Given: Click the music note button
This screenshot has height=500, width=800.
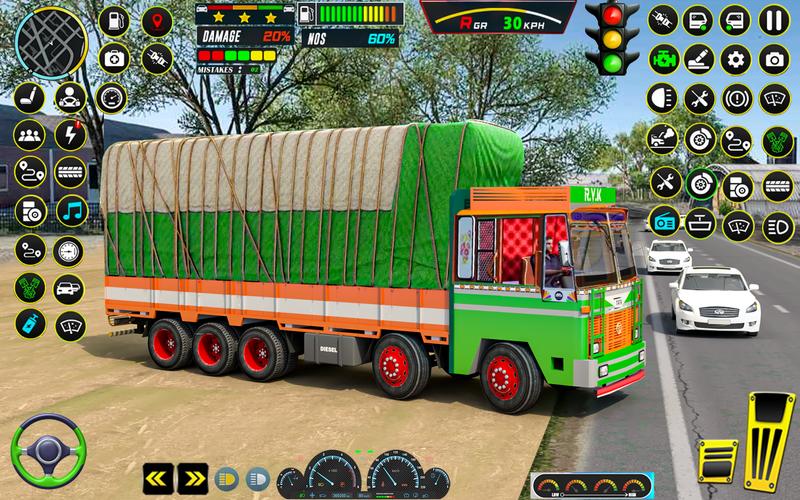Looking at the screenshot, I should [70, 210].
